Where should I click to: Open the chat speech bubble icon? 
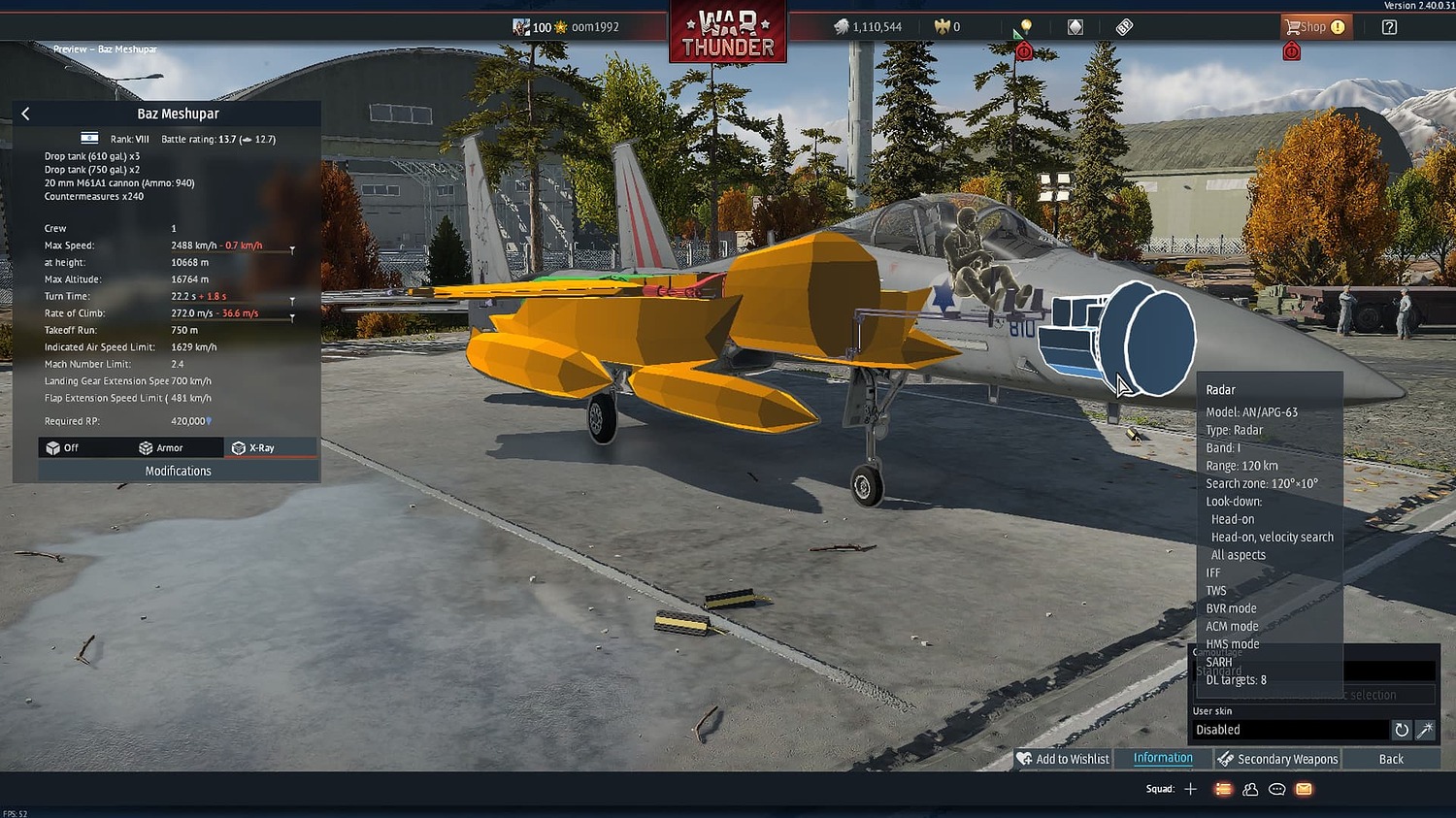point(1275,789)
